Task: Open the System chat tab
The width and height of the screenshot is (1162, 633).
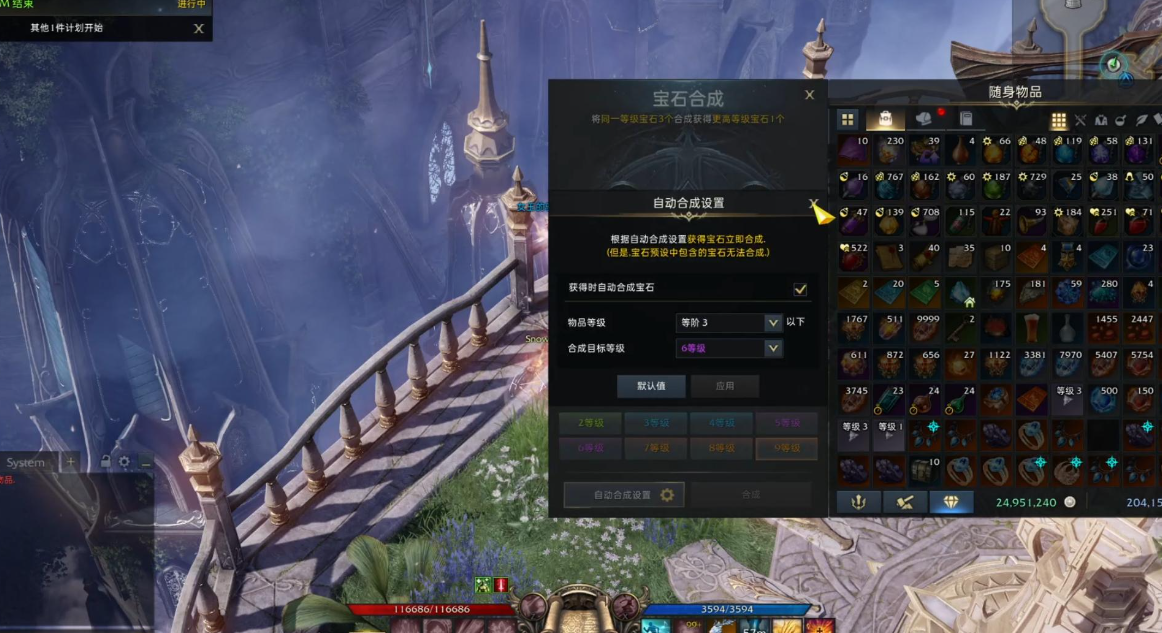Action: (26, 463)
